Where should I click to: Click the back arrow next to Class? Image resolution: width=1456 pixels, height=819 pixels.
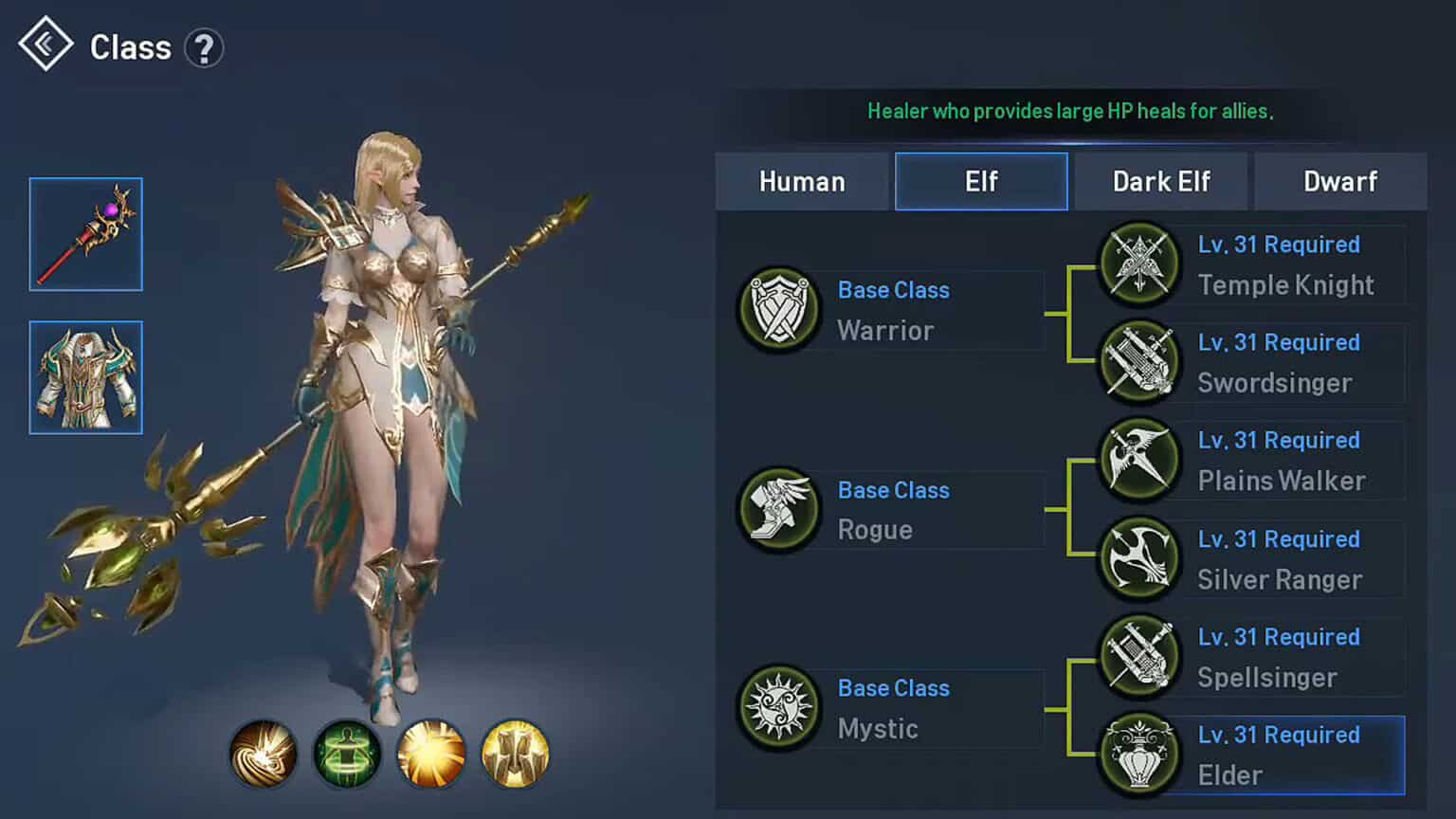45,44
